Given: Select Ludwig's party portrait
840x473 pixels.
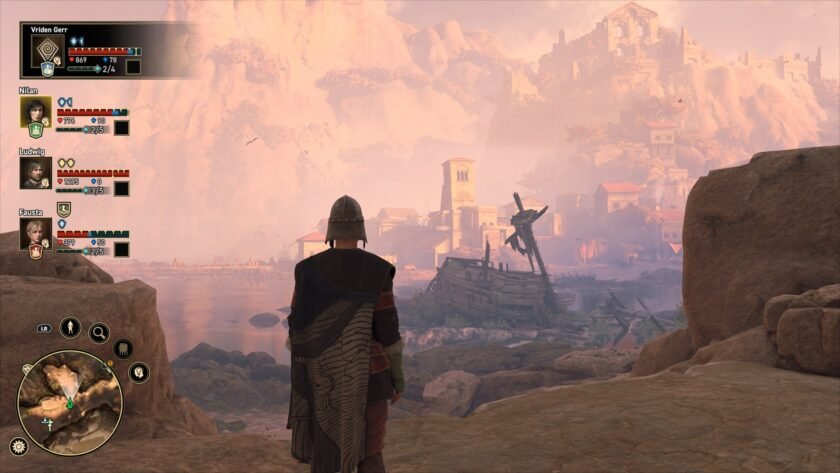Looking at the screenshot, I should pyautogui.click(x=35, y=172).
